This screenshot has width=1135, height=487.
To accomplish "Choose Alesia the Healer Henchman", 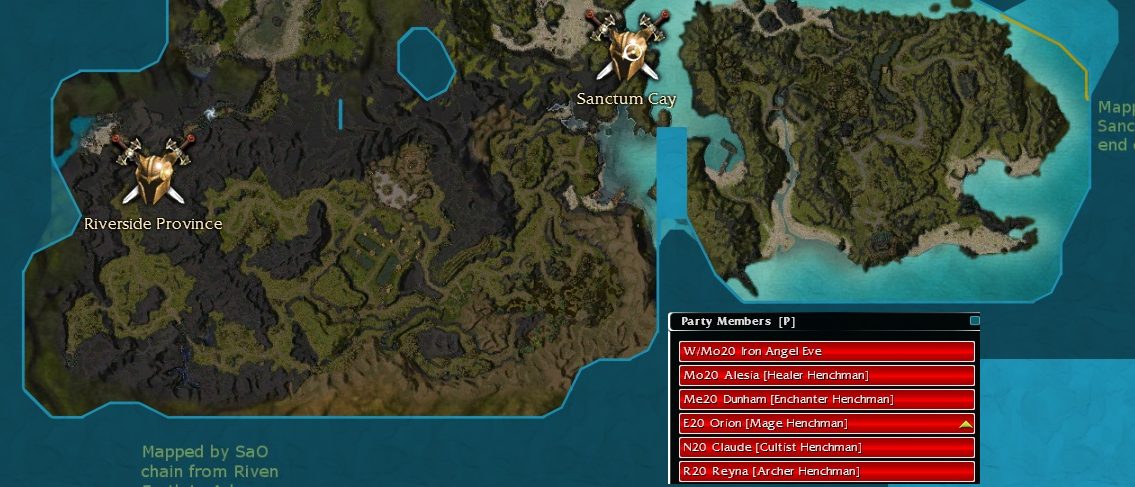I will click(826, 375).
